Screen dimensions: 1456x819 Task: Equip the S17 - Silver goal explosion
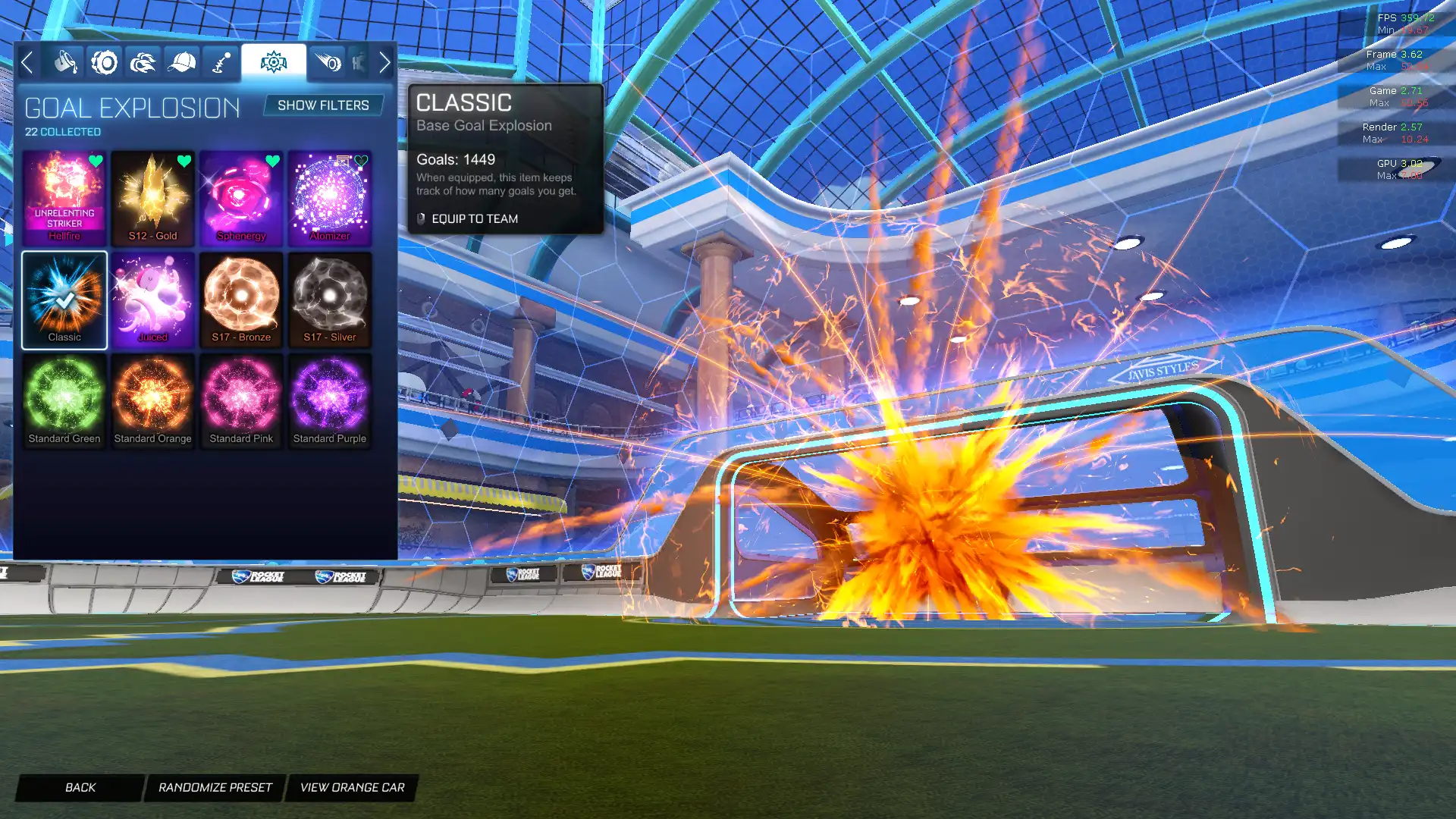point(330,300)
